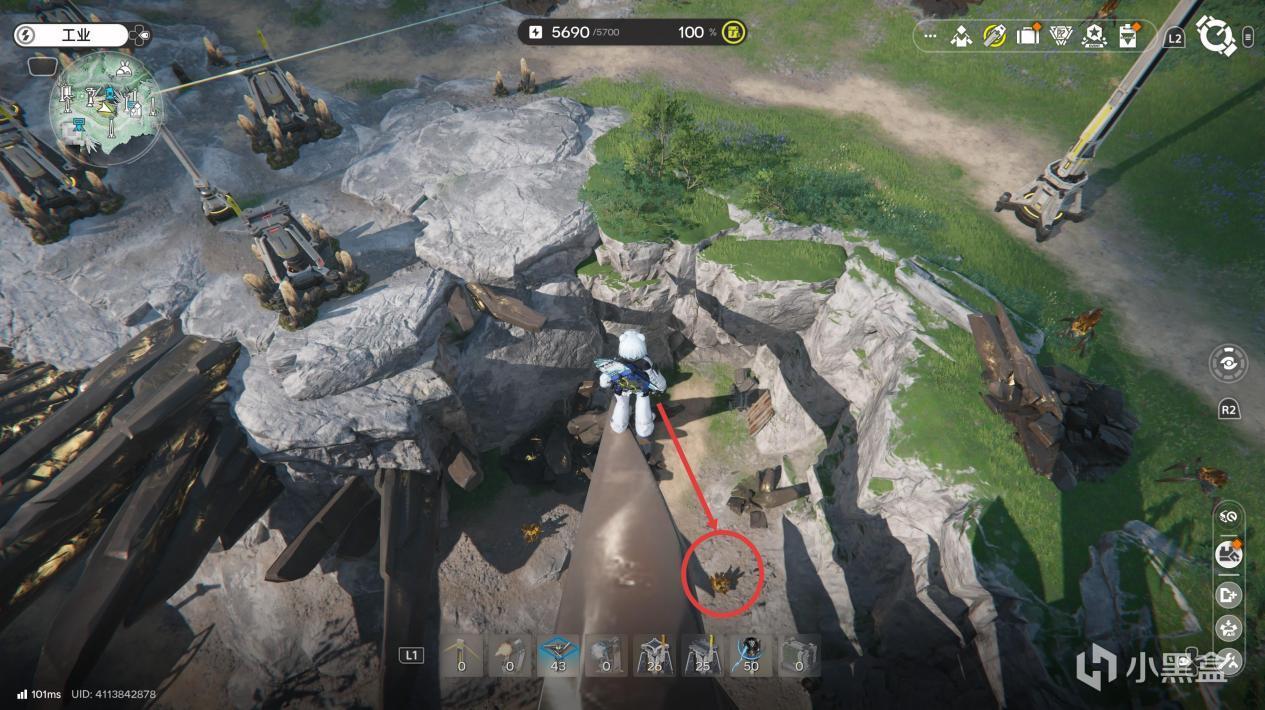This screenshot has width=1265, height=710.
Task: Click the power percentage battery icon
Action: tap(734, 33)
